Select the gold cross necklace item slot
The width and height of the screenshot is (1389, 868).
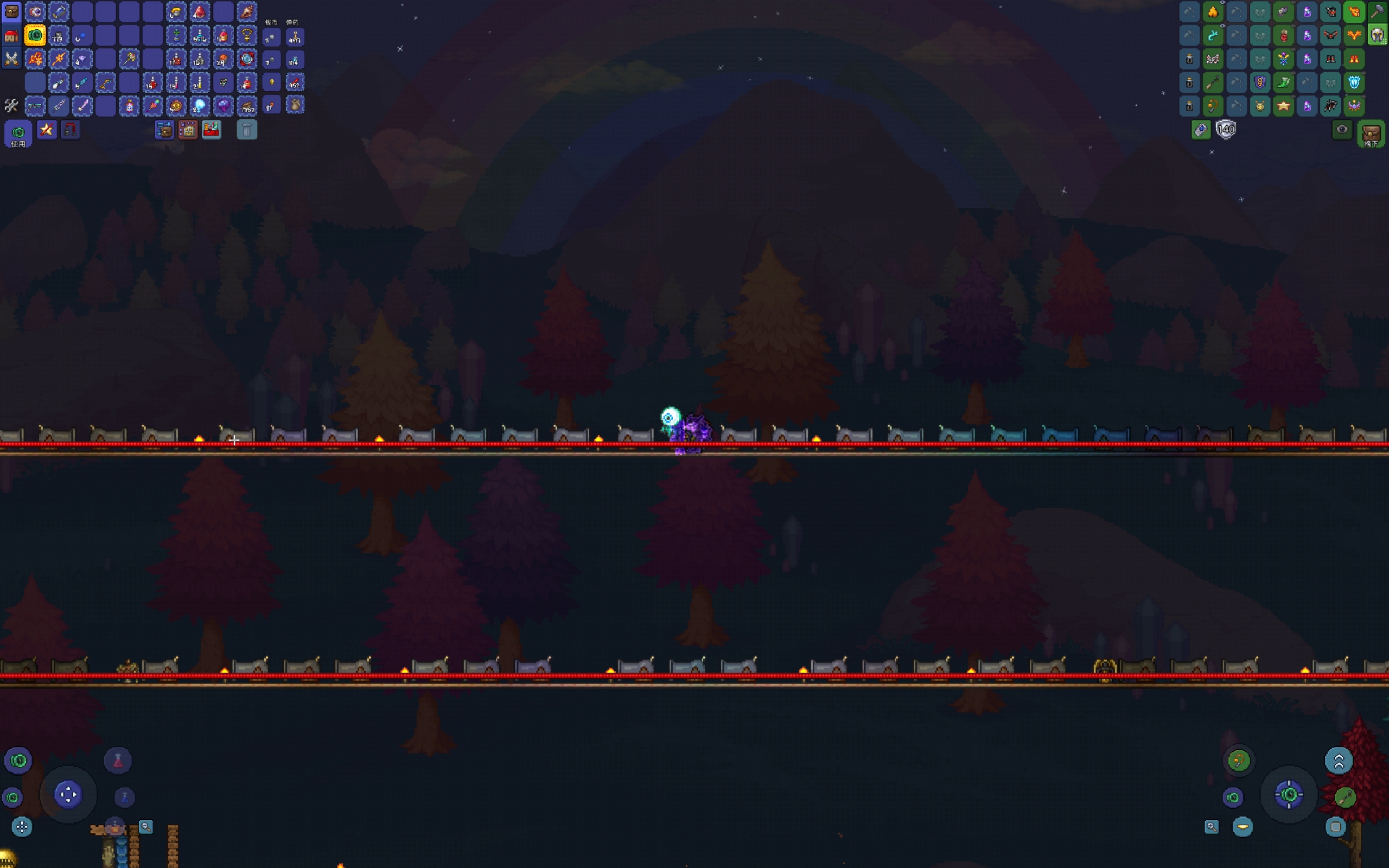click(x=247, y=36)
